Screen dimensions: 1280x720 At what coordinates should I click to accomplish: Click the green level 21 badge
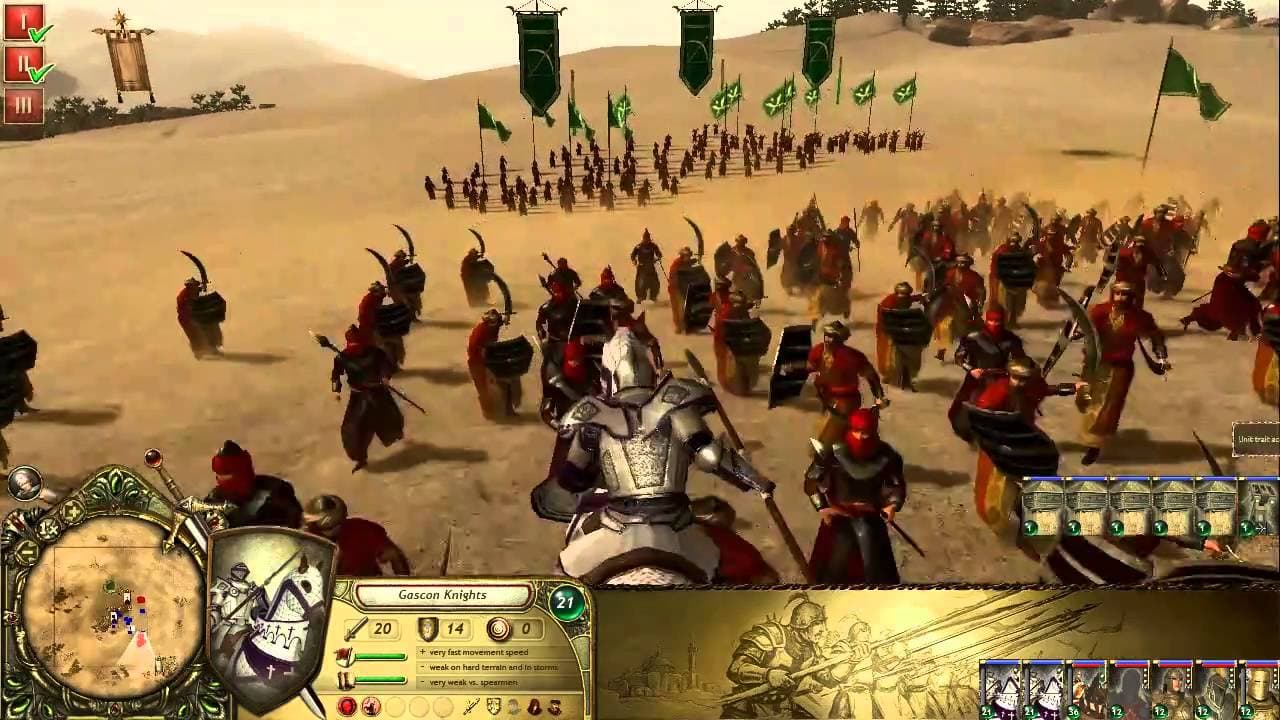tap(567, 600)
